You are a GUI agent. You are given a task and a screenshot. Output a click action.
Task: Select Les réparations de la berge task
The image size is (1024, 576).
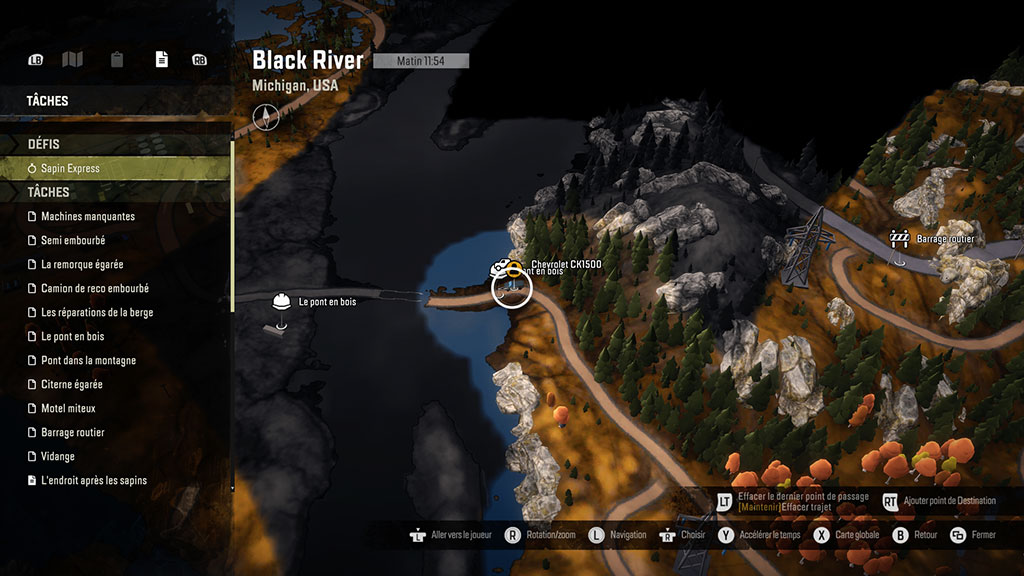tap(97, 313)
